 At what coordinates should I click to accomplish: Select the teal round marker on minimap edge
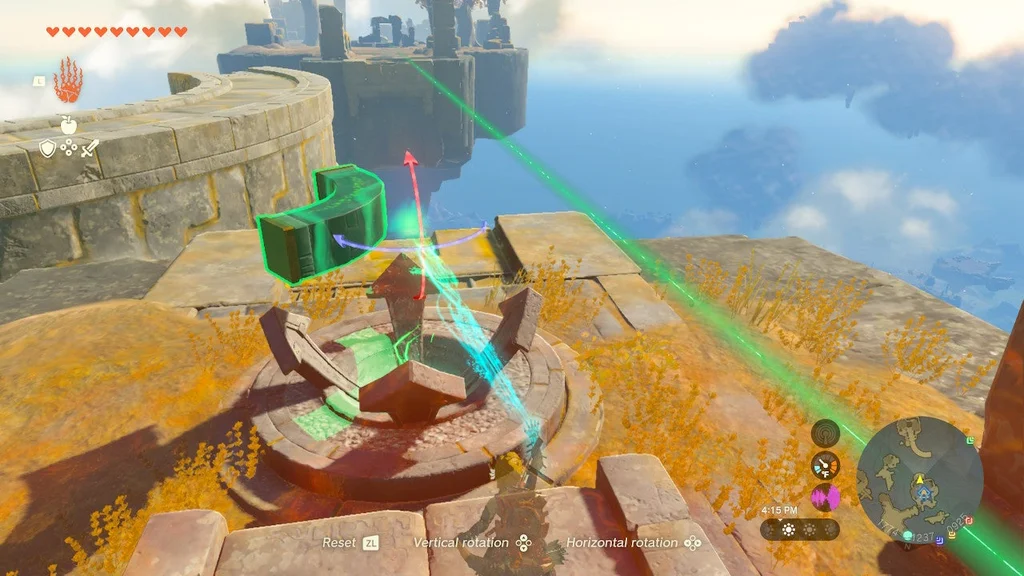(x=907, y=536)
